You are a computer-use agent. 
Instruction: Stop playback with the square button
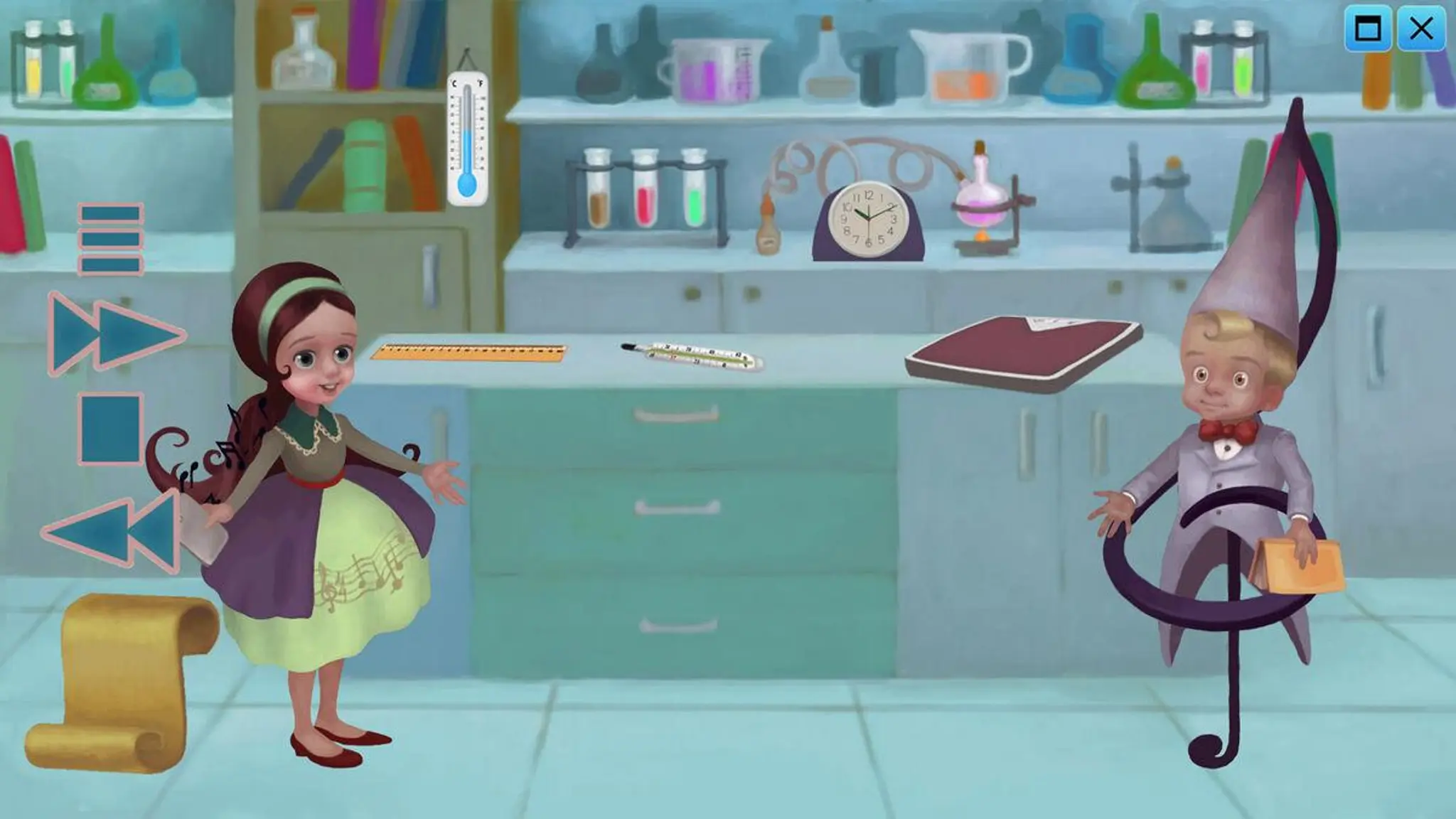[111, 429]
